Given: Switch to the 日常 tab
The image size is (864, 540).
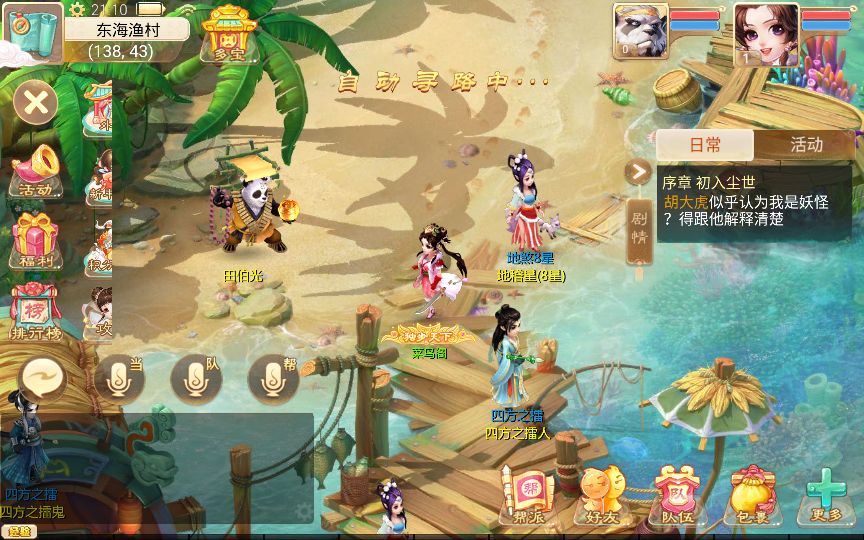Looking at the screenshot, I should click(705, 145).
